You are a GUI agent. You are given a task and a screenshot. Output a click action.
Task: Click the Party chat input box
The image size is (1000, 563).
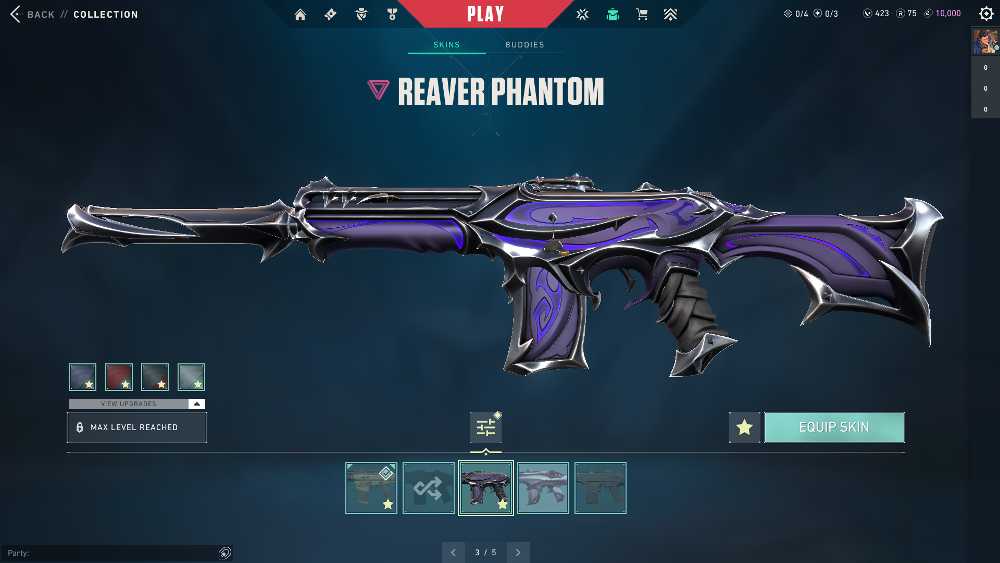click(x=110, y=553)
